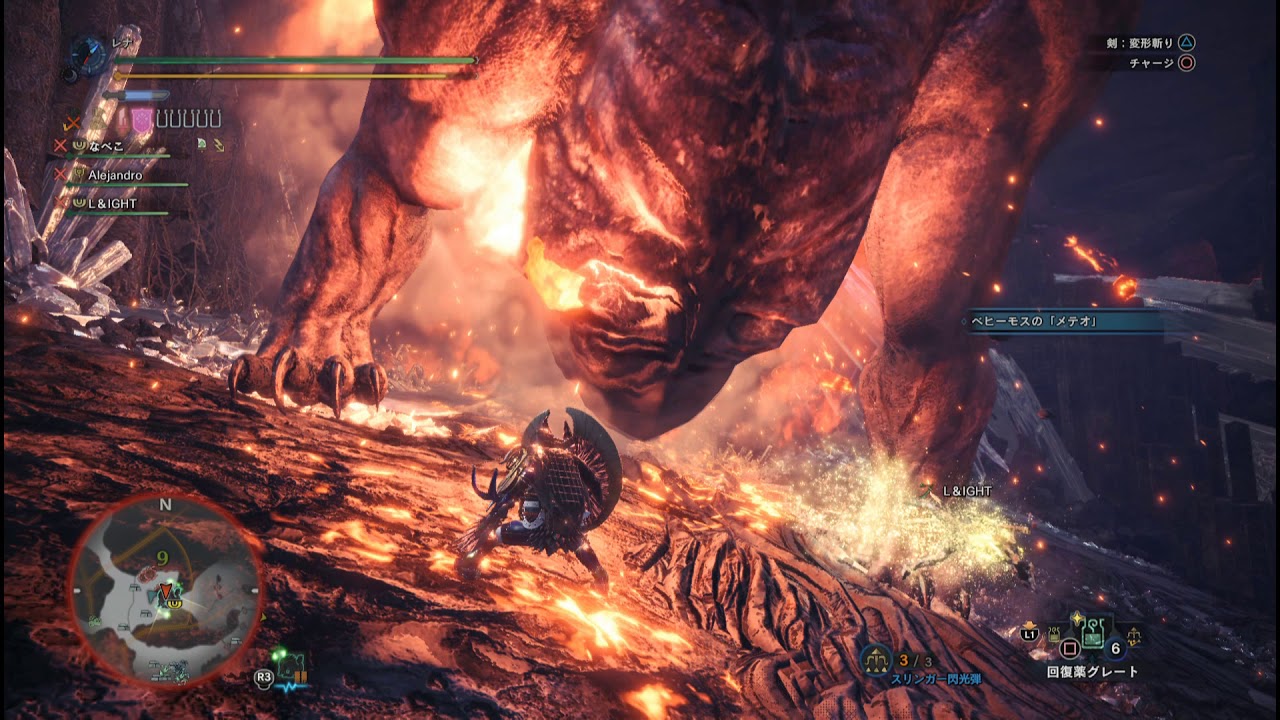Viewport: 1280px width, 720px height.
Task: Select party member L&IGHT in party list
Action: coord(112,204)
